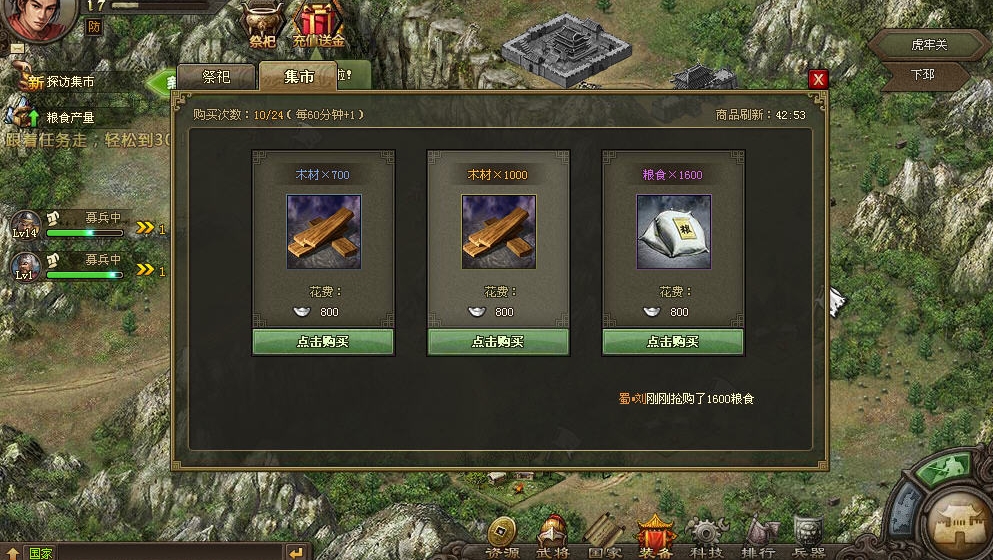Open the 装备 equipment menu
The width and height of the screenshot is (993, 560).
655,537
